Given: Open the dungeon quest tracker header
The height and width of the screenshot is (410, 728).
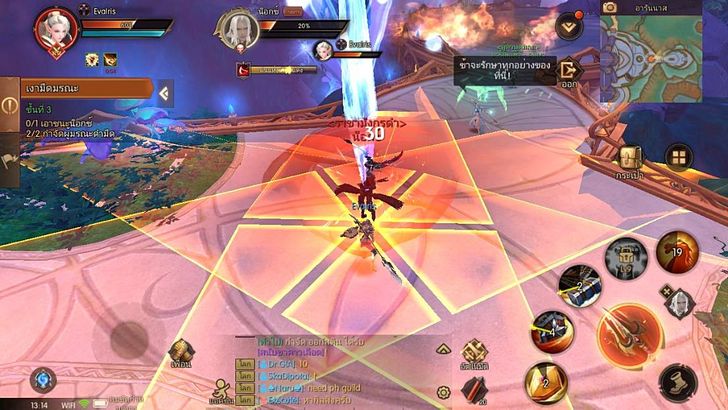Looking at the screenshot, I should tap(78, 89).
